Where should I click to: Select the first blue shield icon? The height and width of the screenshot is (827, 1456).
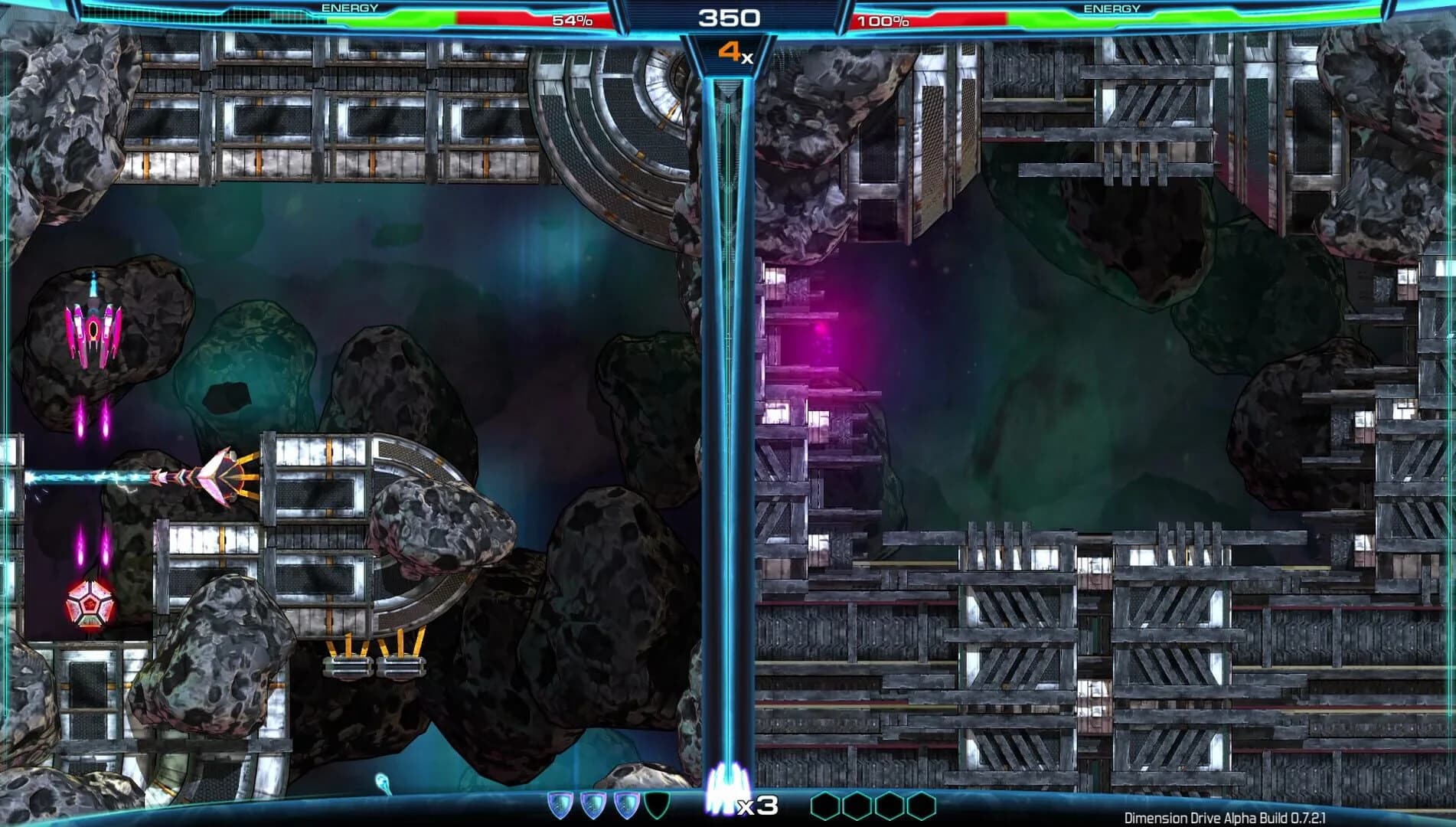[x=560, y=804]
